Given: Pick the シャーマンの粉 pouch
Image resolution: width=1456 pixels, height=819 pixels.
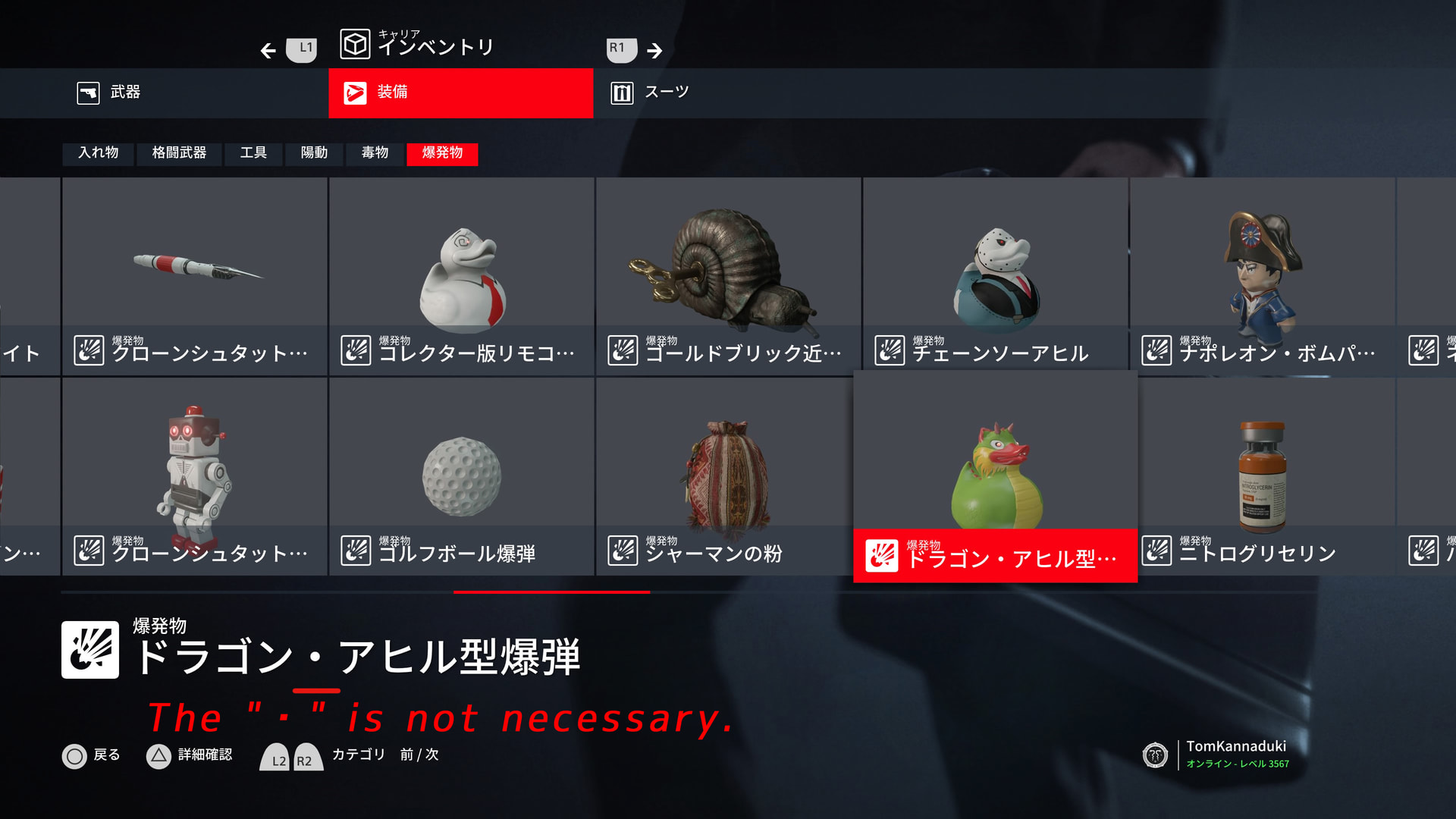Looking at the screenshot, I should click(728, 476).
